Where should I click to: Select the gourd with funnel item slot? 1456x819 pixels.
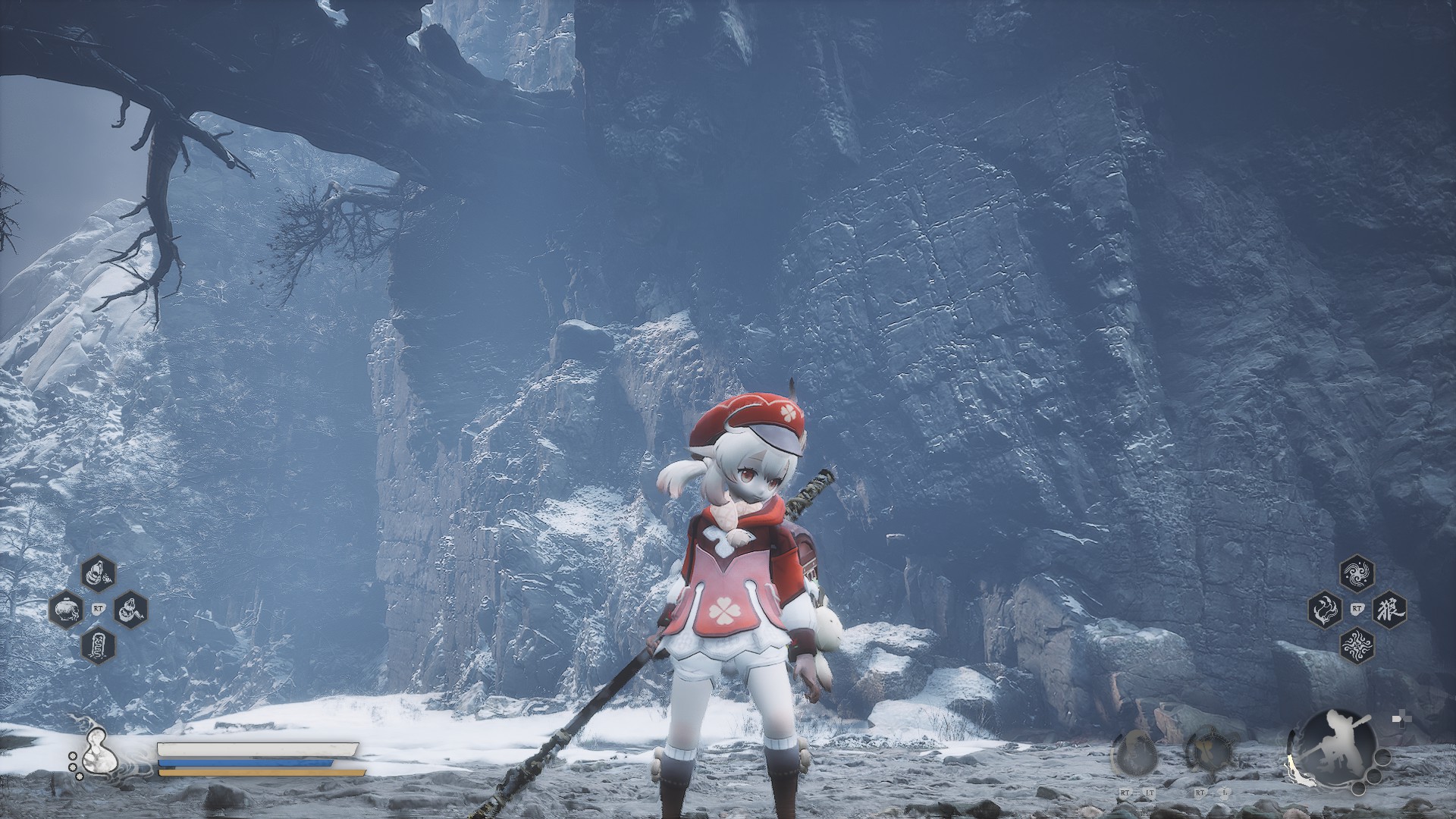click(130, 609)
